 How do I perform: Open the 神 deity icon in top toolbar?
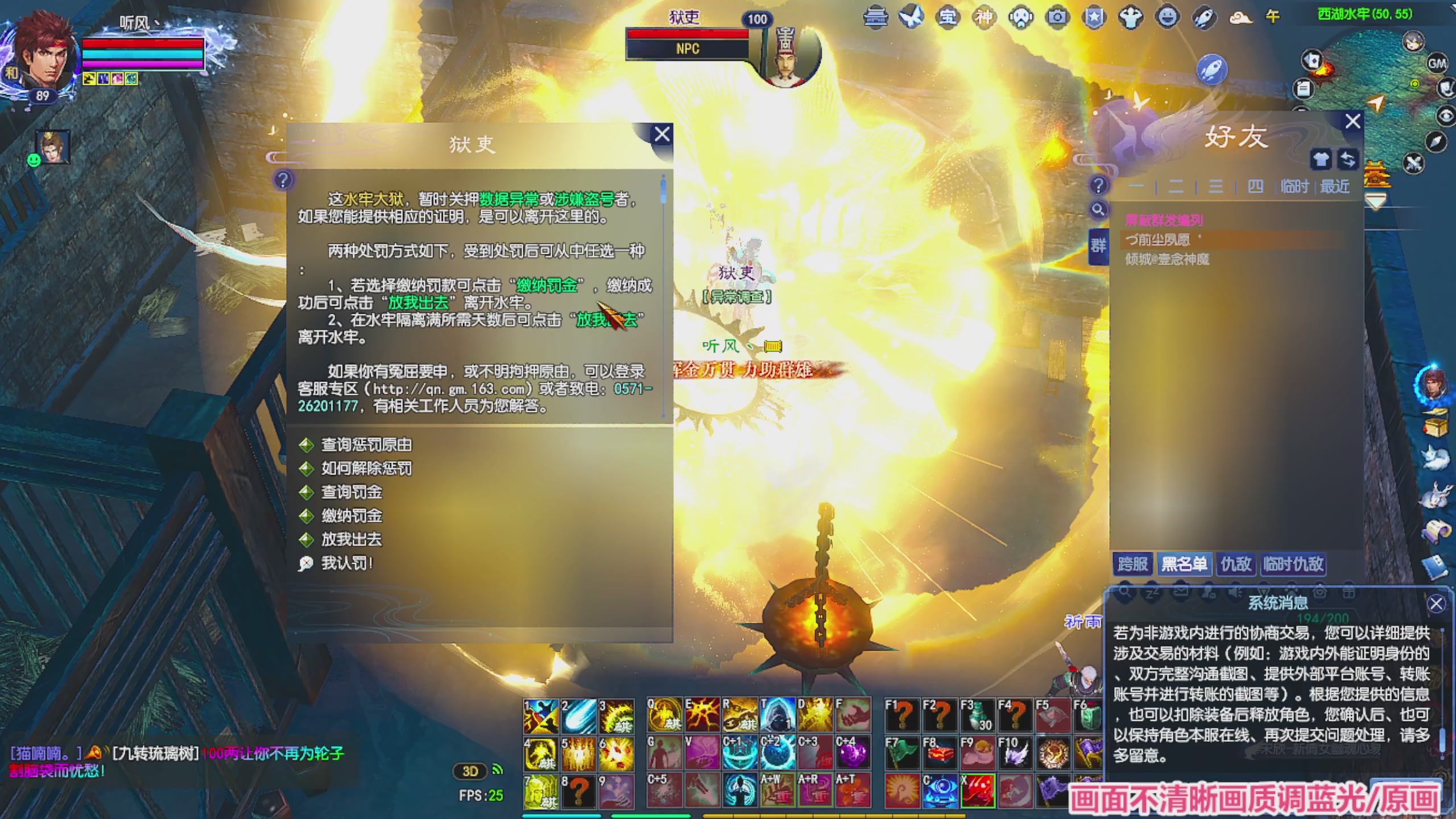pos(983,17)
